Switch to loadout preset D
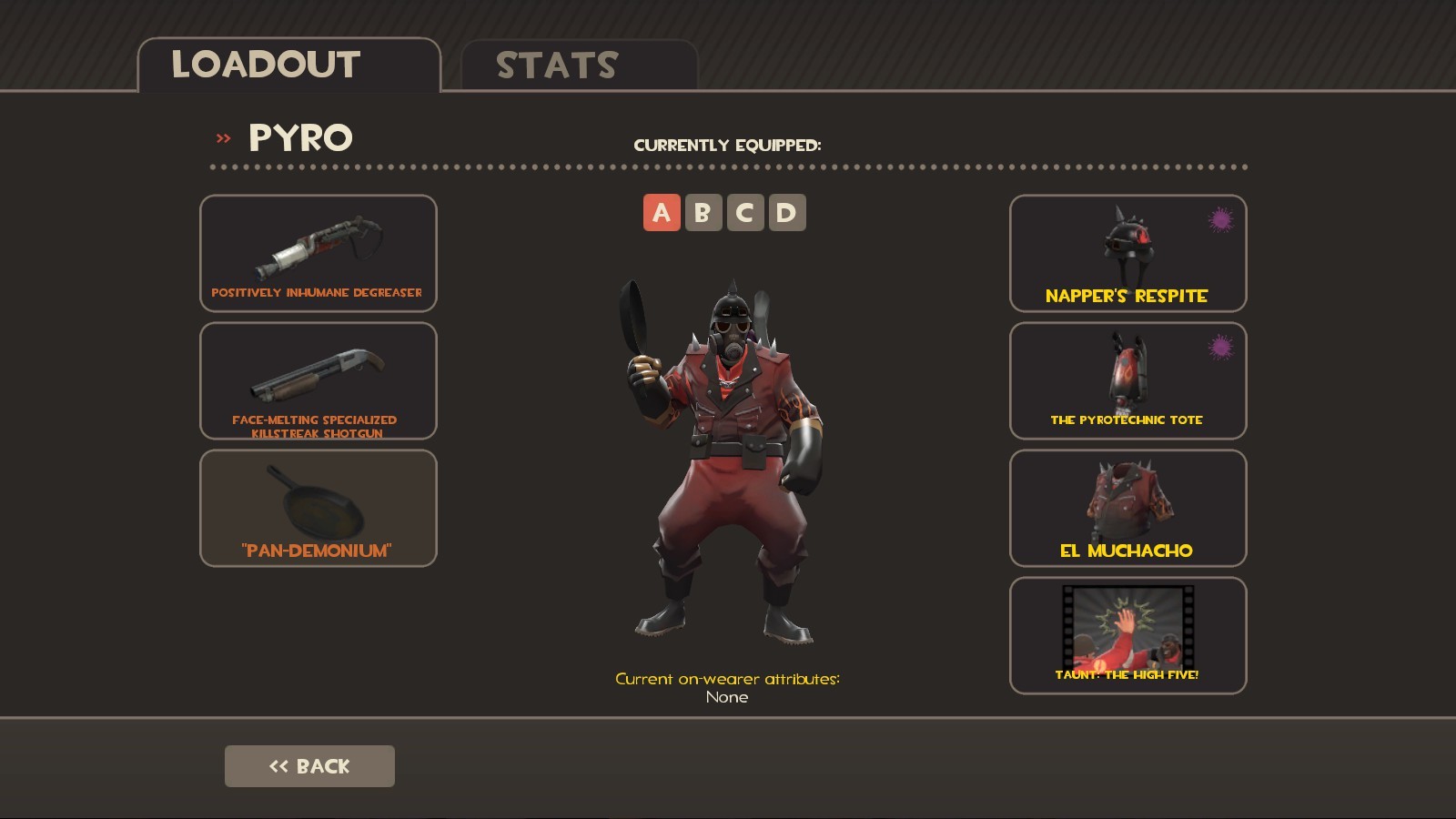This screenshot has height=819, width=1456. [x=790, y=212]
